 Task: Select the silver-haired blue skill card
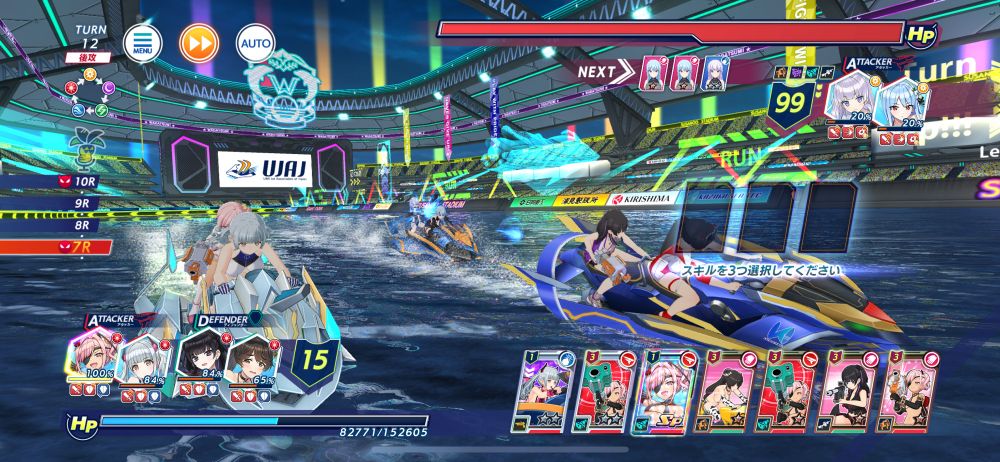542,391
